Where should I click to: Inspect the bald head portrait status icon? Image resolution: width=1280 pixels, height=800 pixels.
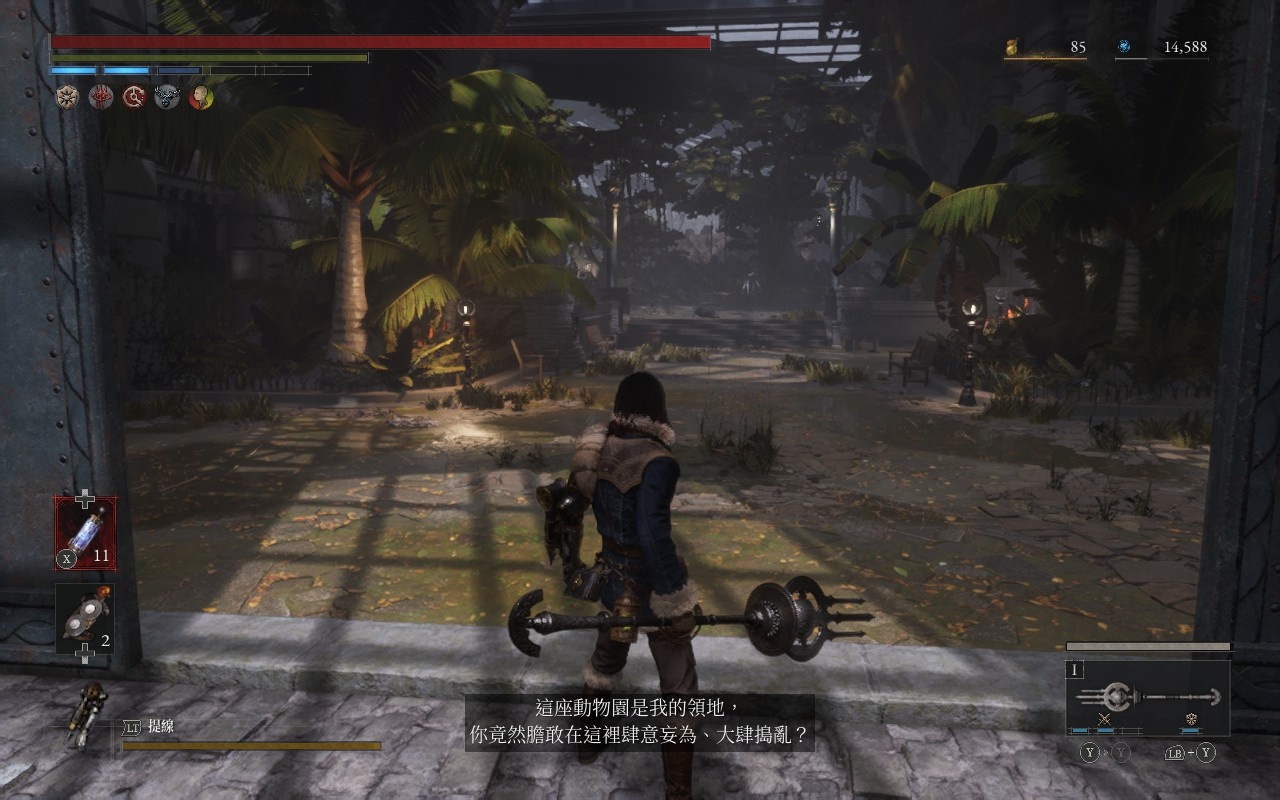[201, 97]
